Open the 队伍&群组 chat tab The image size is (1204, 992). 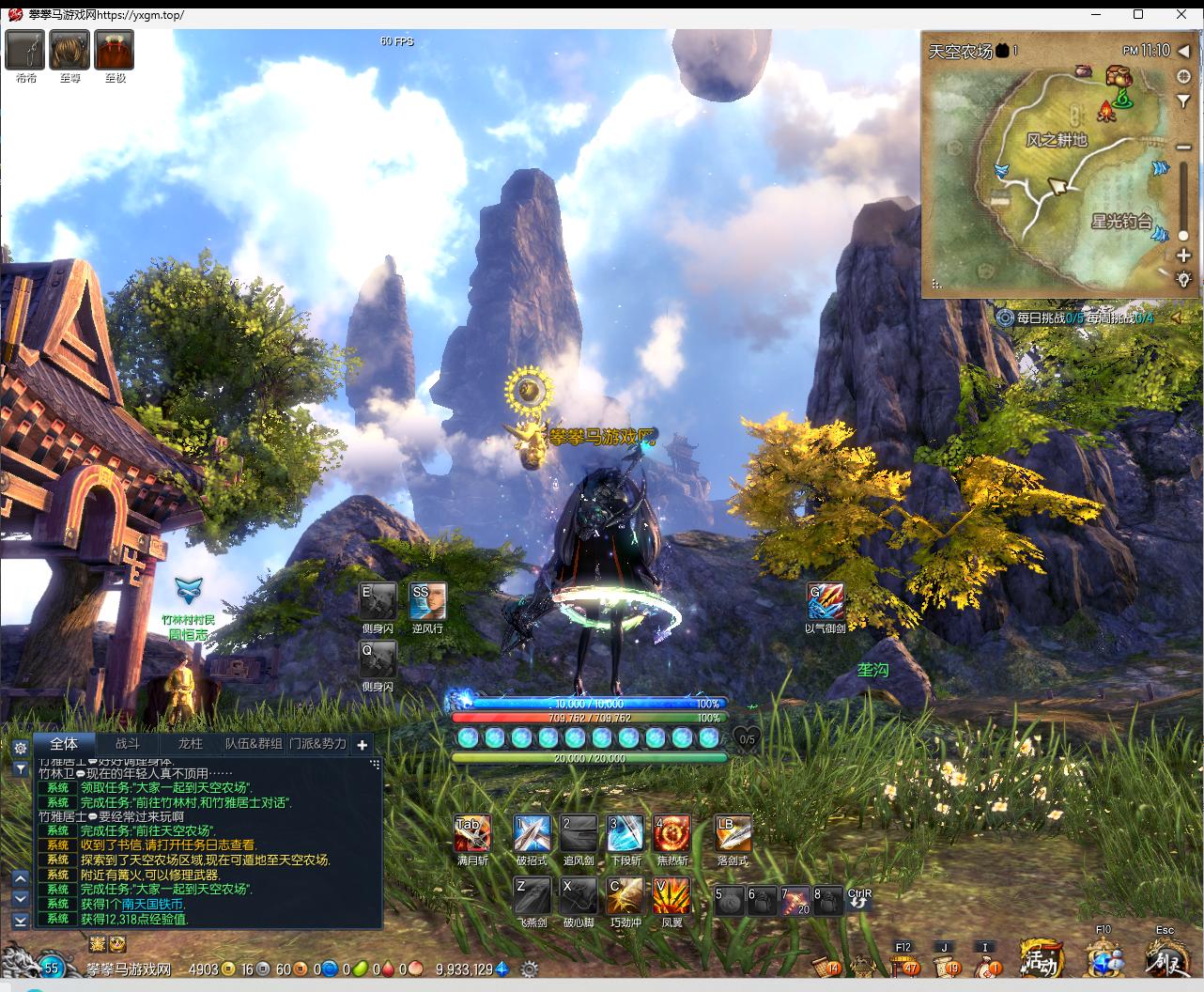click(254, 743)
